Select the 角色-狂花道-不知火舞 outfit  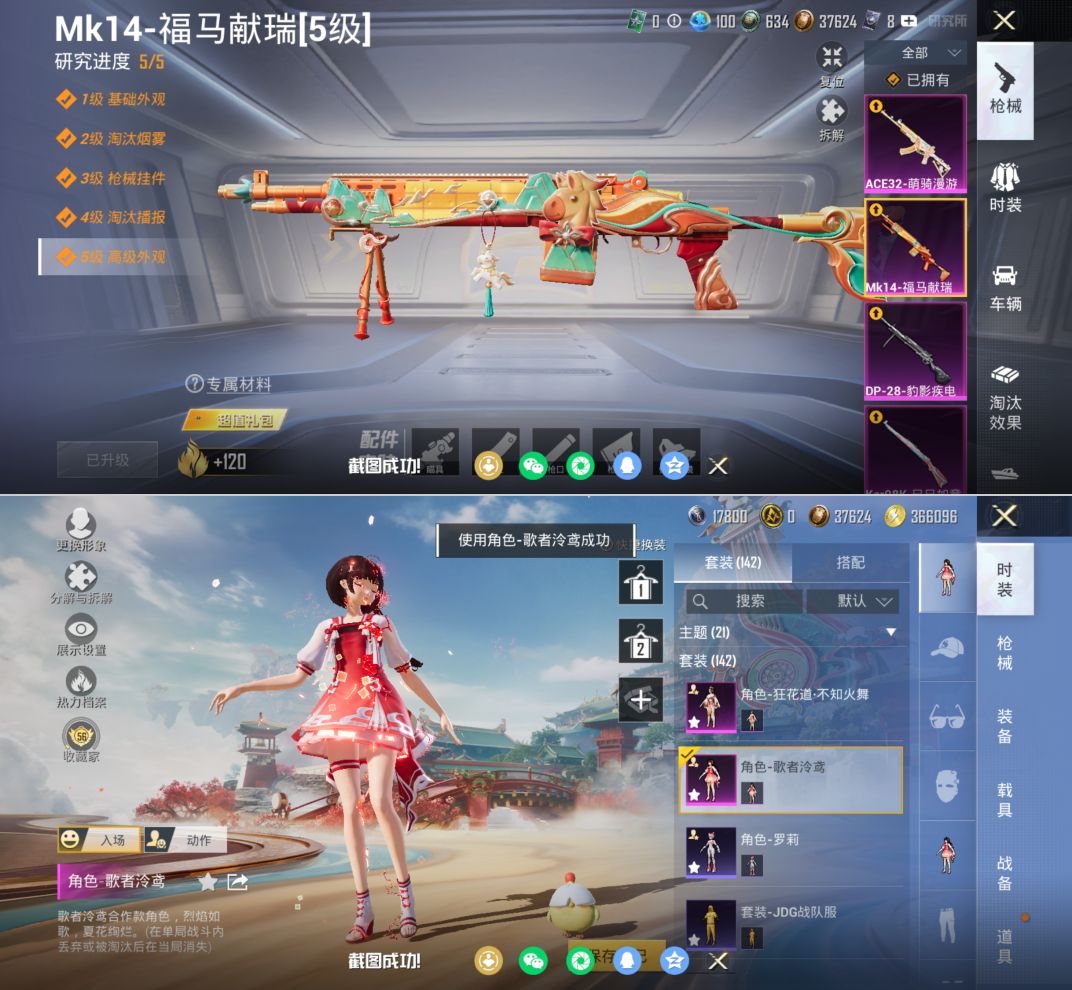point(790,708)
